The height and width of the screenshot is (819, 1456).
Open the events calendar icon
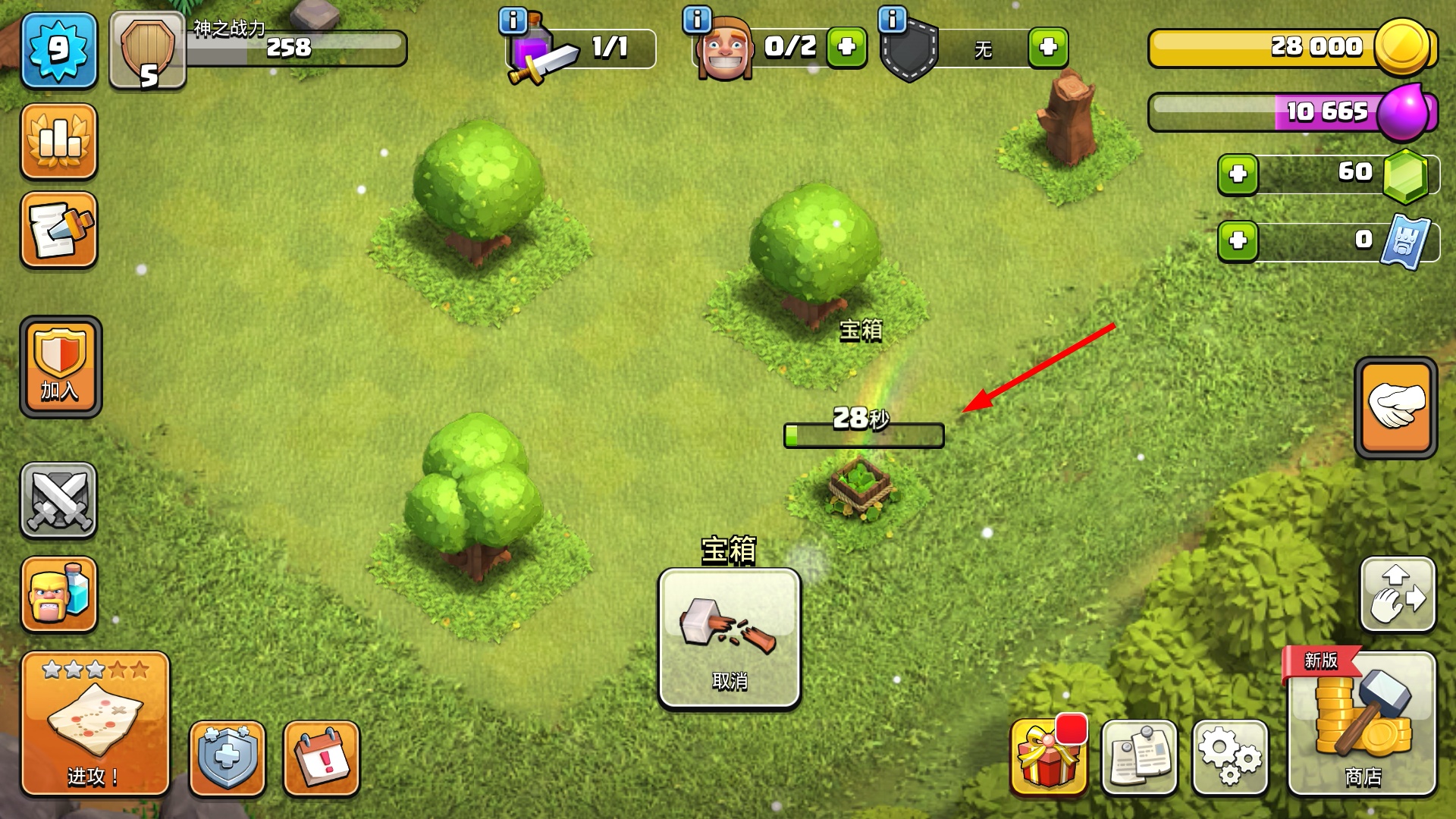(322, 758)
